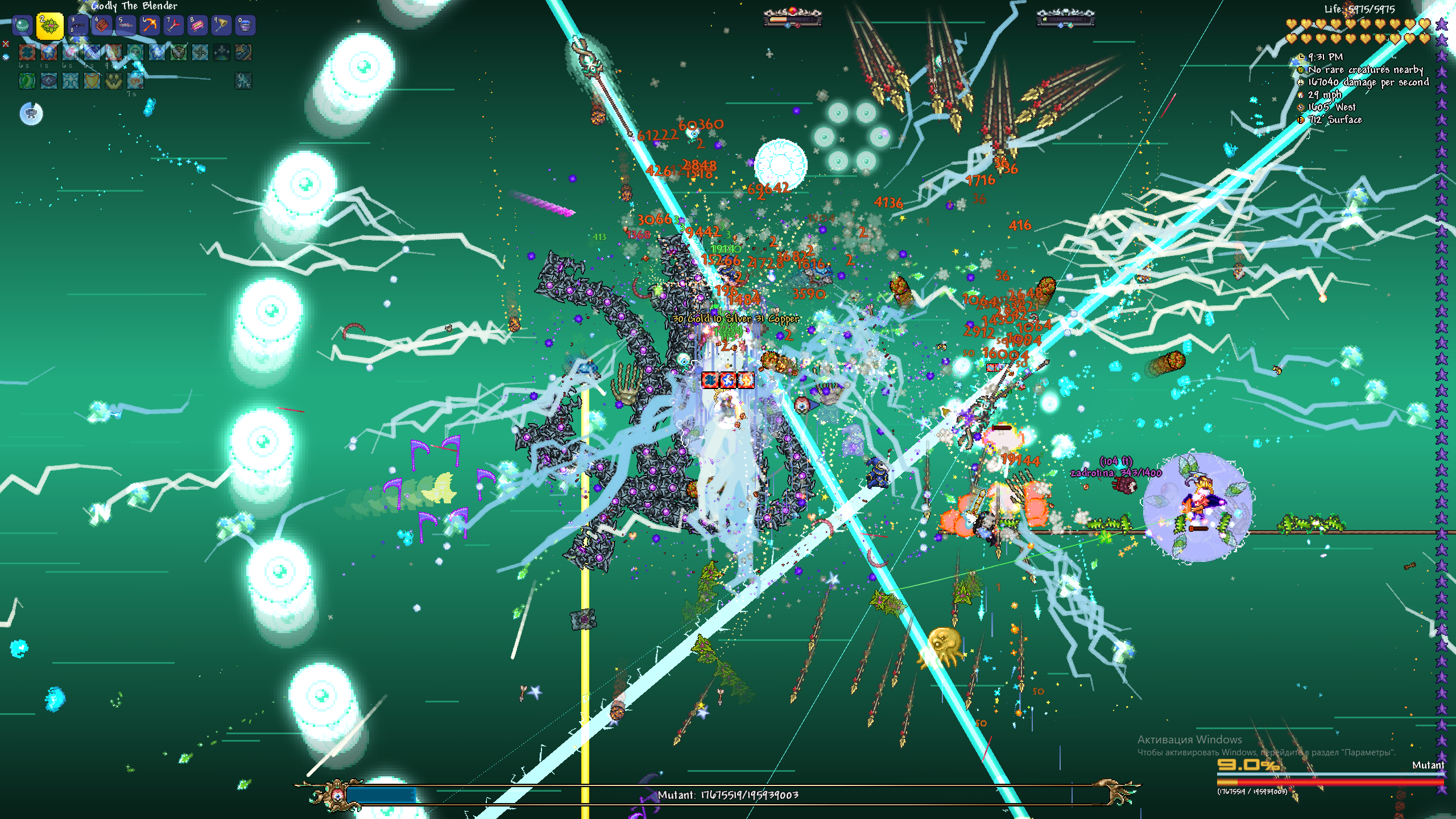Select the highlighted flower item in hotbar slot 2
Screen dimensions: 1456x819
point(50,26)
